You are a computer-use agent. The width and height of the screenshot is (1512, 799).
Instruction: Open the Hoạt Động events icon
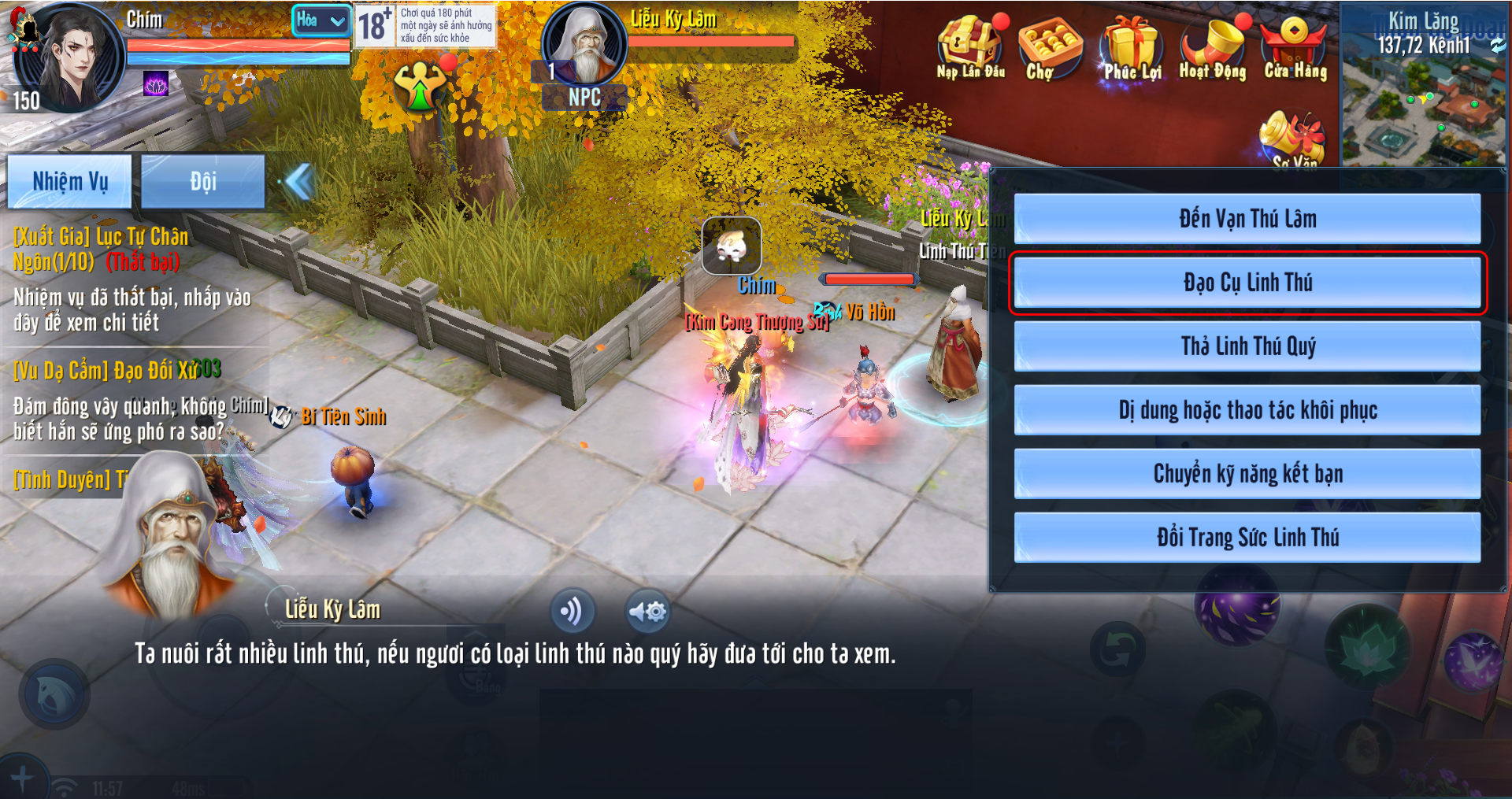tap(1213, 49)
